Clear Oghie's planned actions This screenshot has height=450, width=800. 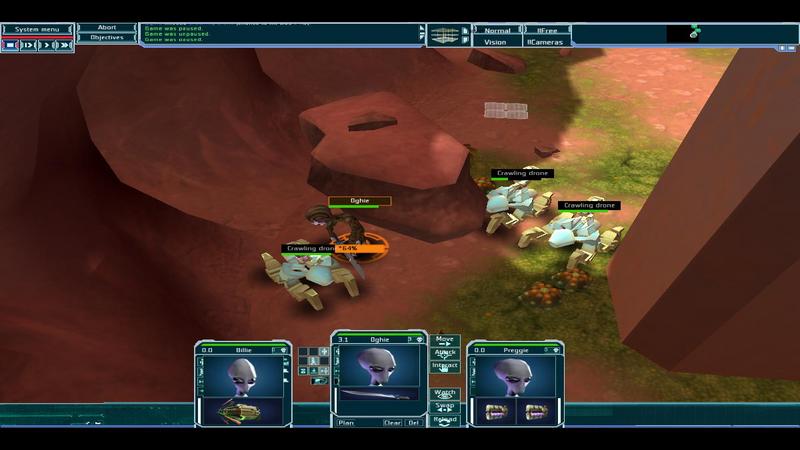coord(393,423)
